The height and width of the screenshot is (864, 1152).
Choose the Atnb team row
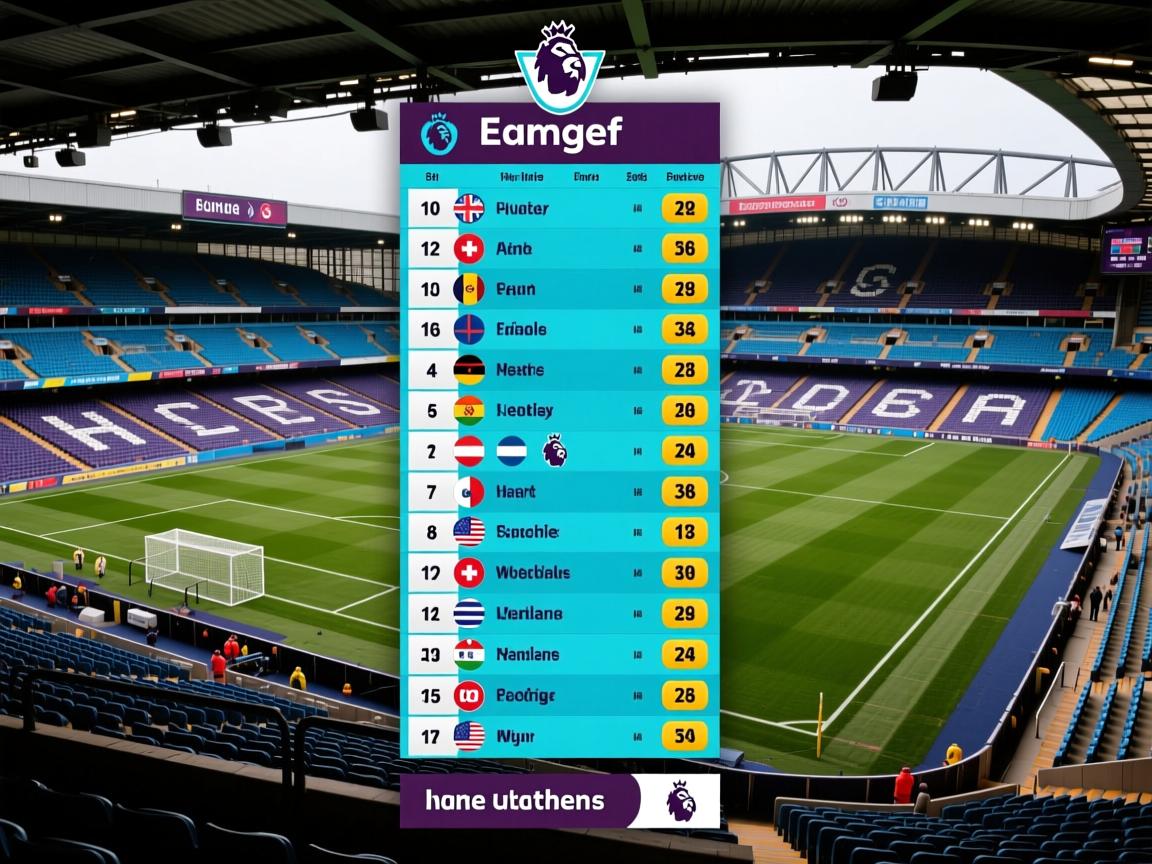560,249
